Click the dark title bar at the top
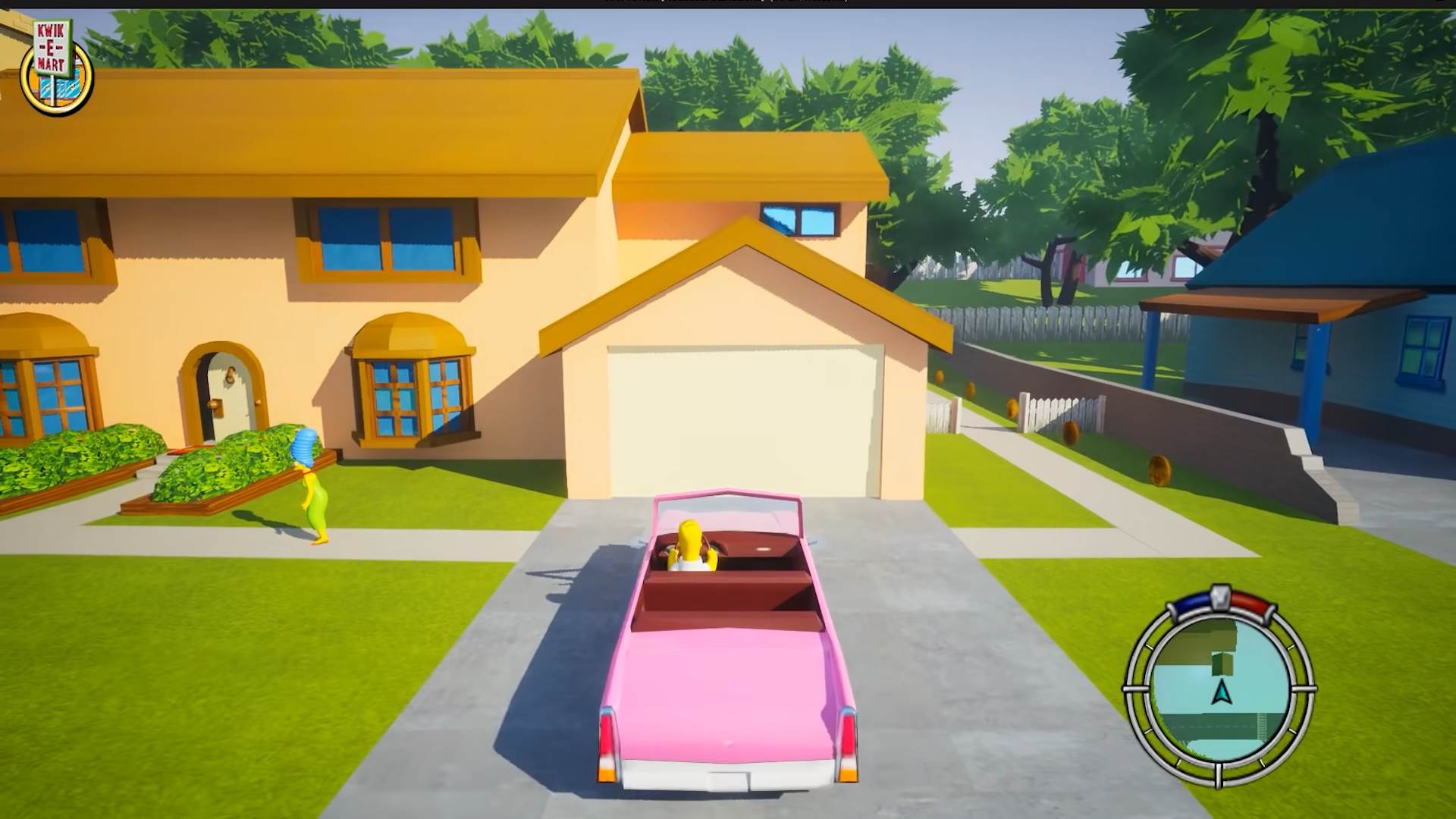1456x819 pixels. point(728,3)
